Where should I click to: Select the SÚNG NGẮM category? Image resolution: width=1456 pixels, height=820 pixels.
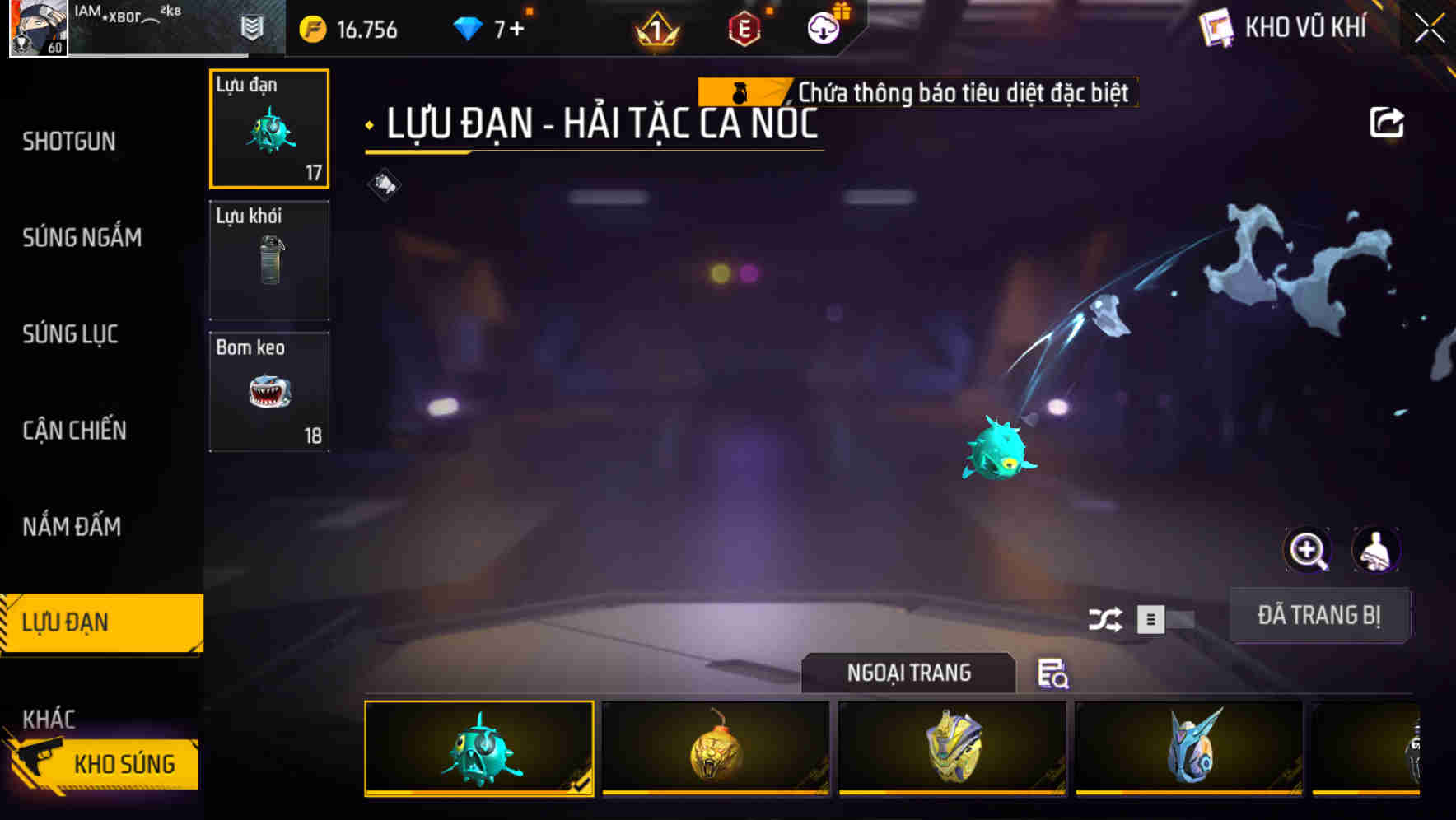pos(81,237)
